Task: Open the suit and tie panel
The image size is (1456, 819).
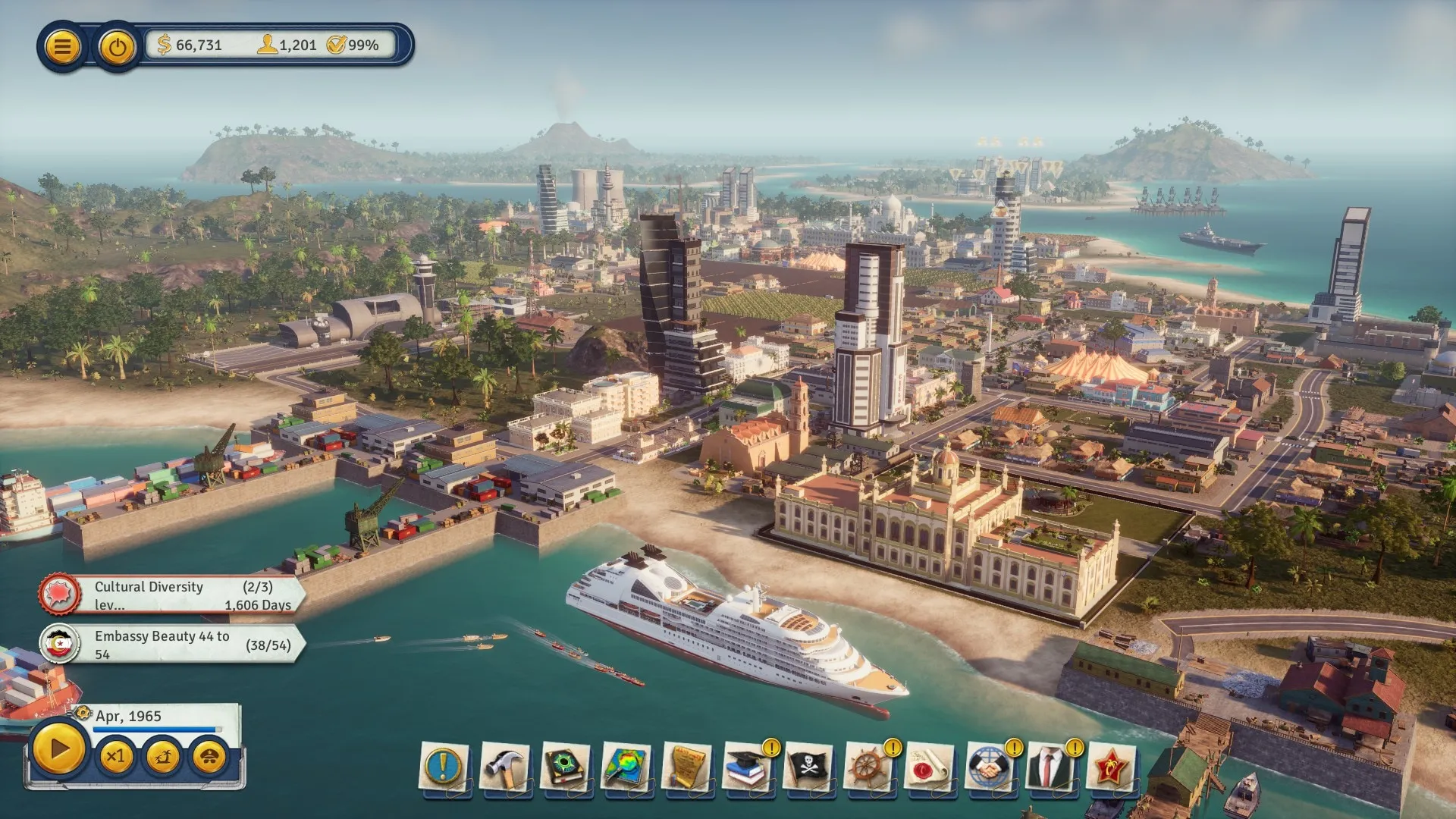Action: 1051,767
